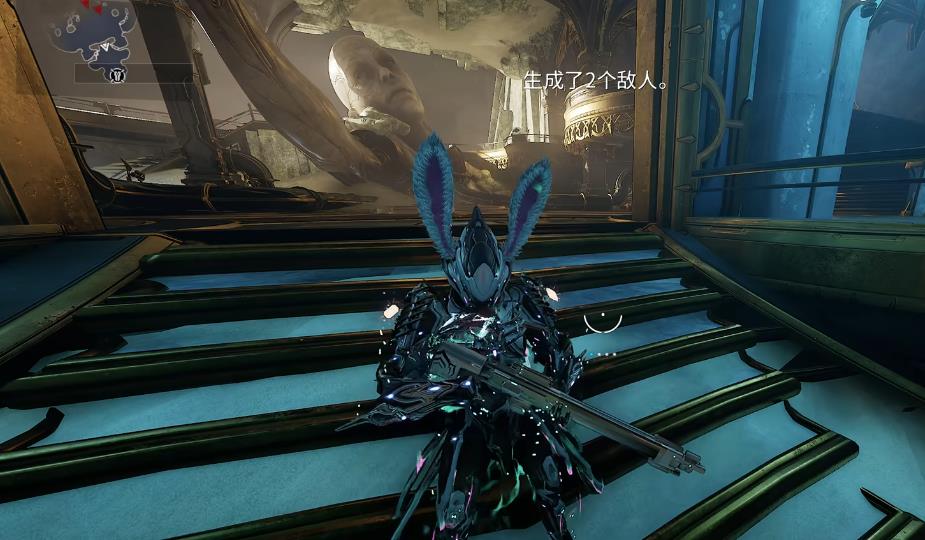
Task: Click the round emblem icon below the minimap
Action: tap(116, 73)
